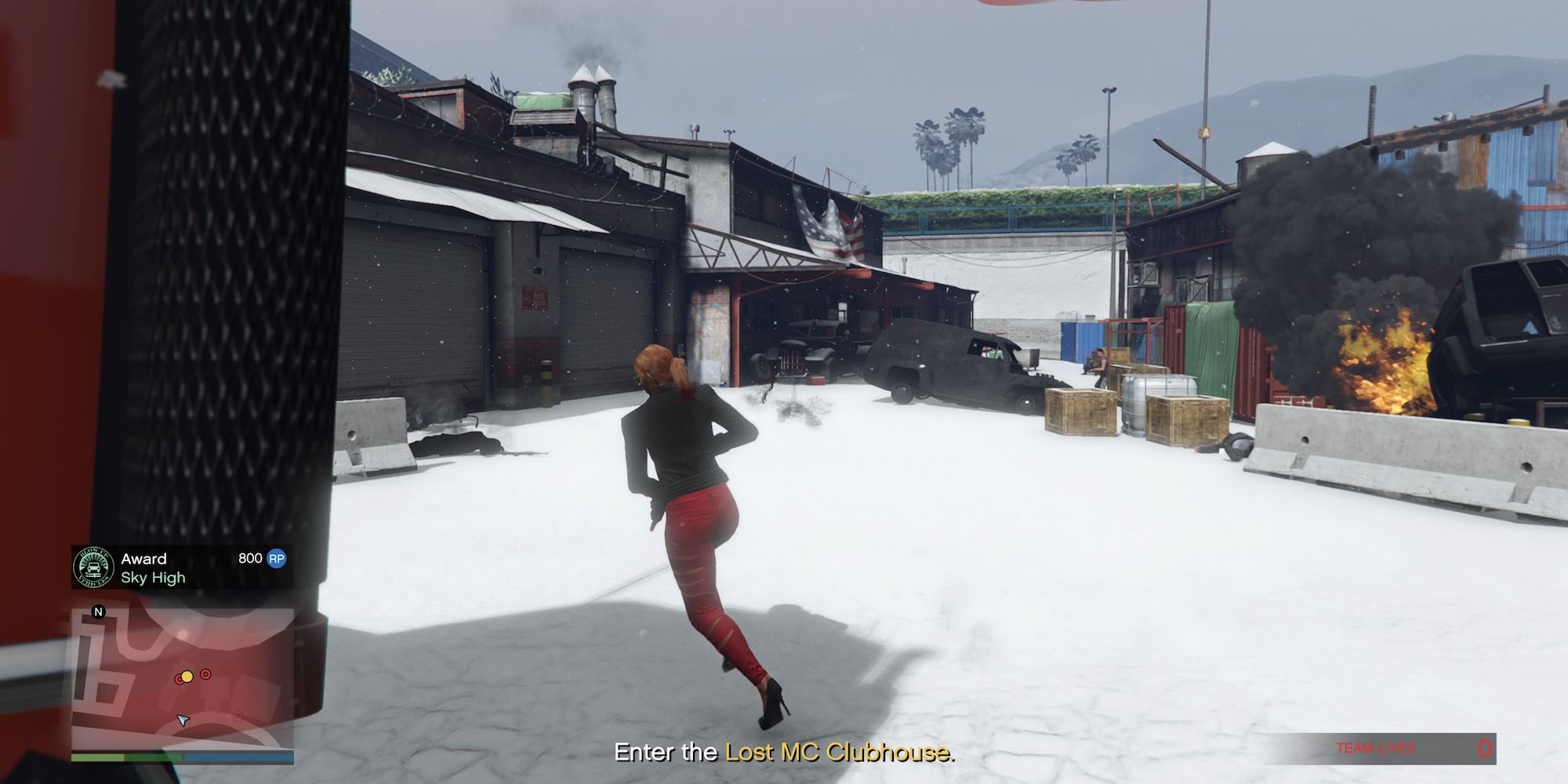The width and height of the screenshot is (1568, 784).
Task: Click the 'Sky High' award name
Action: [x=154, y=578]
